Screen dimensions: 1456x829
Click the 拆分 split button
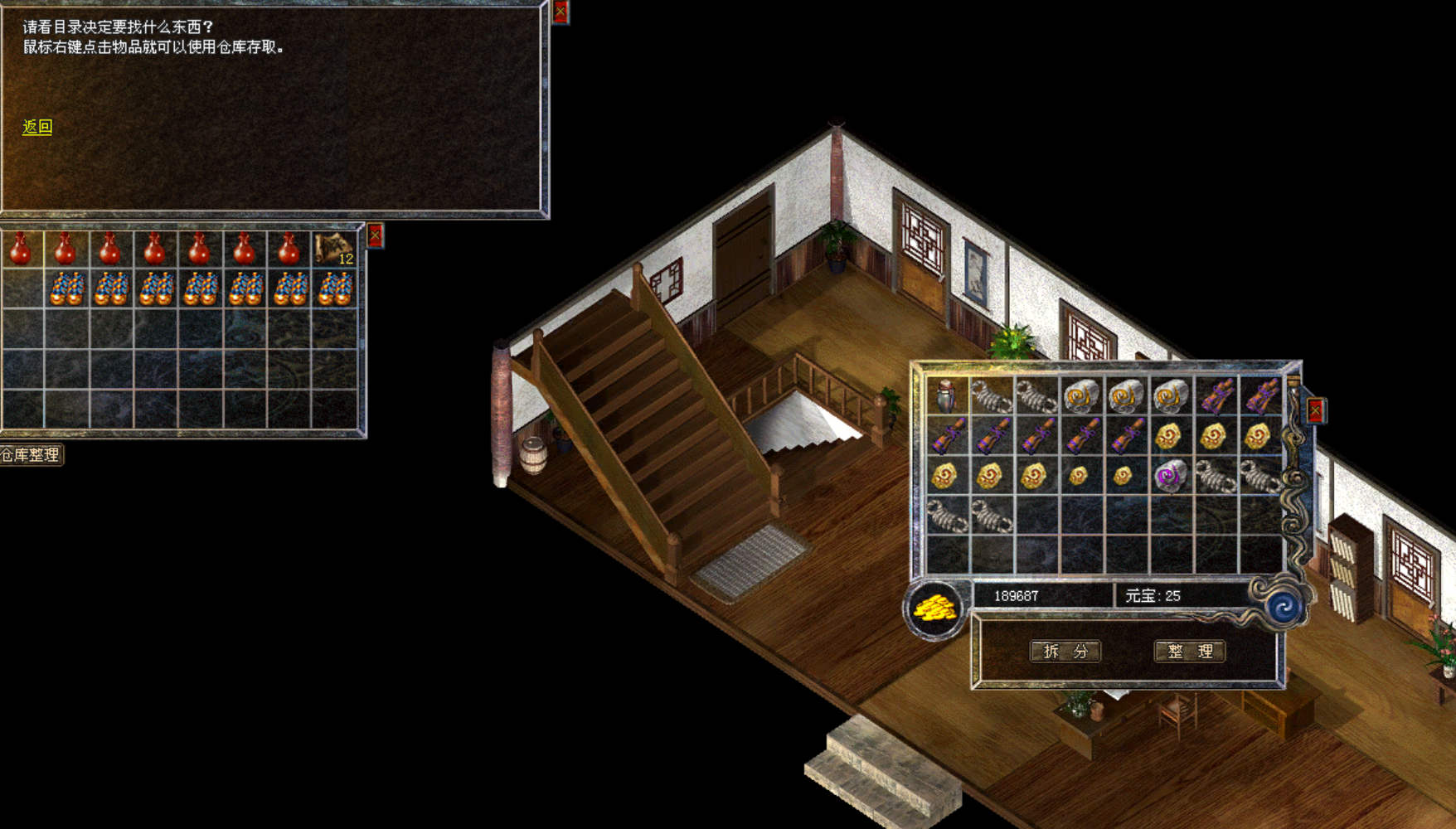pos(1065,651)
